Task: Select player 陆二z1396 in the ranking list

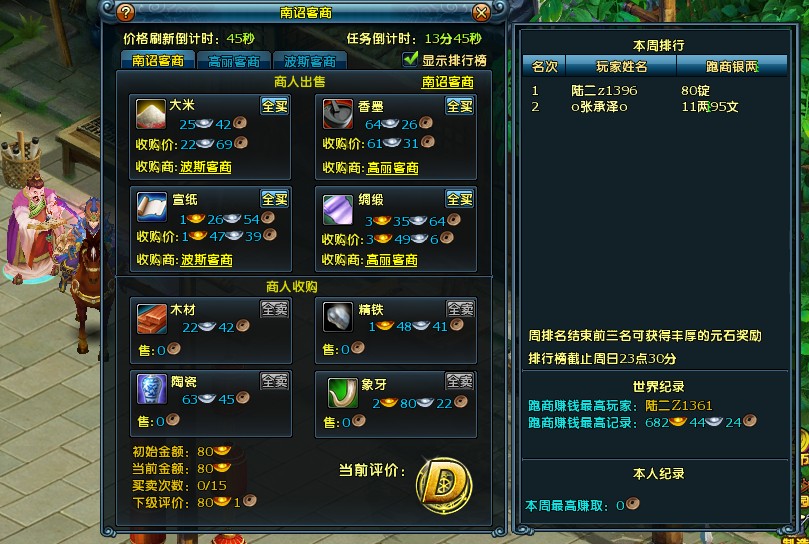Action: (x=604, y=90)
